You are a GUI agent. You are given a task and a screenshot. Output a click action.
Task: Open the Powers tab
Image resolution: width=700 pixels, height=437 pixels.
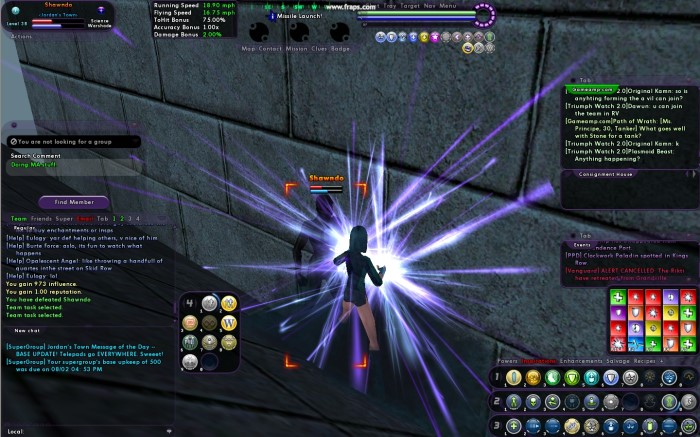[x=506, y=360]
